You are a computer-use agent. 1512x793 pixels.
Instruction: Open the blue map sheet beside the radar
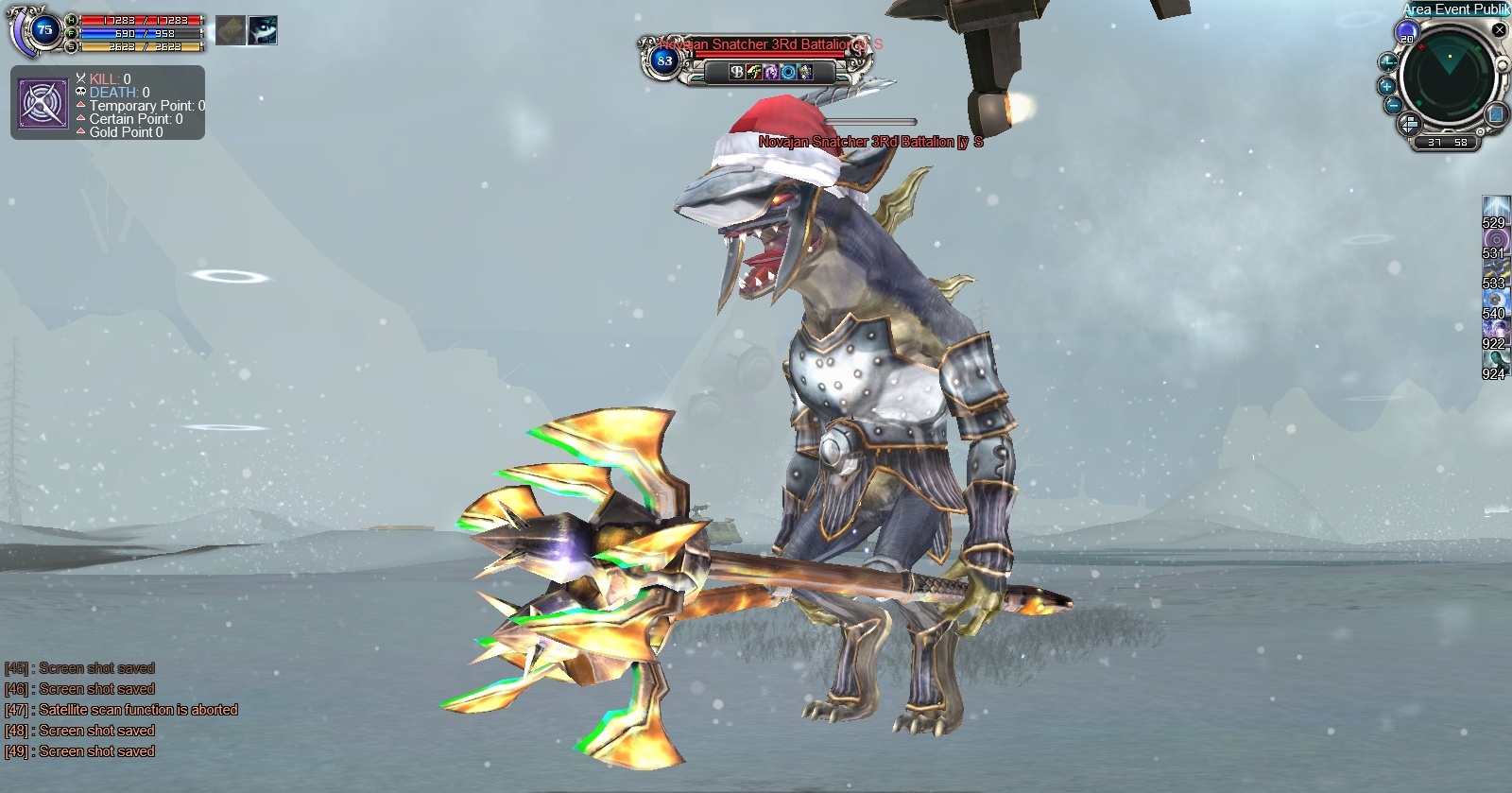click(x=1496, y=115)
